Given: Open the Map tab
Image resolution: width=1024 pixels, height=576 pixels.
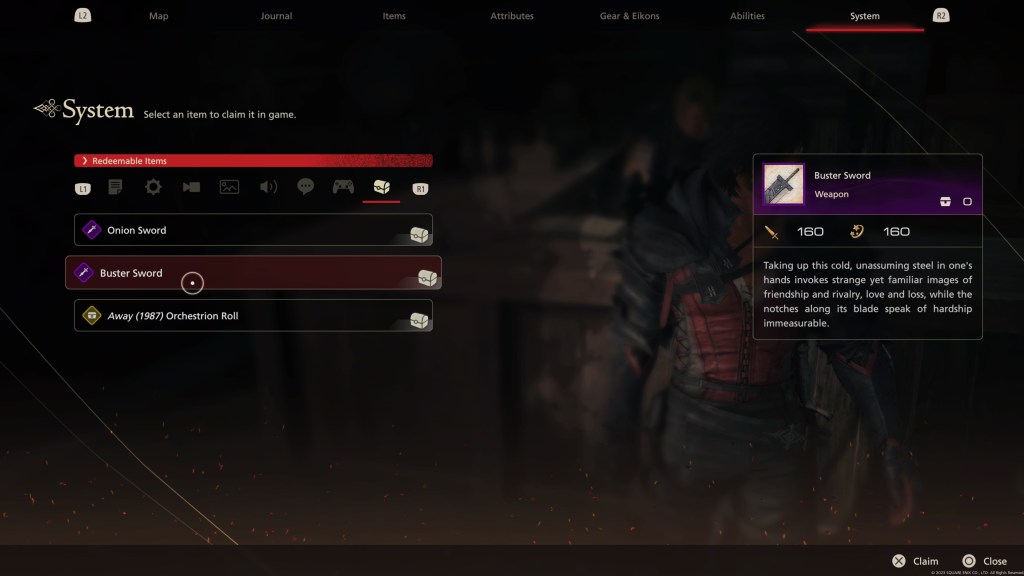Looking at the screenshot, I should (159, 16).
